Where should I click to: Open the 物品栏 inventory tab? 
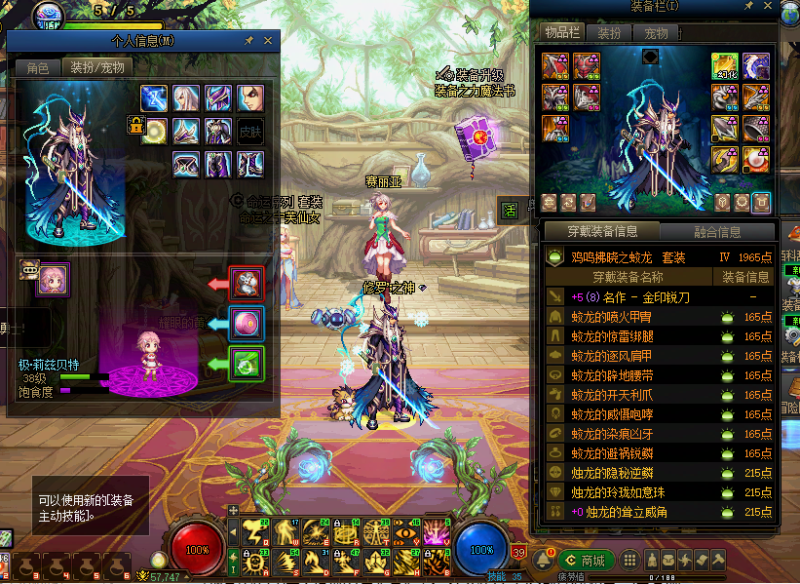pos(562,33)
